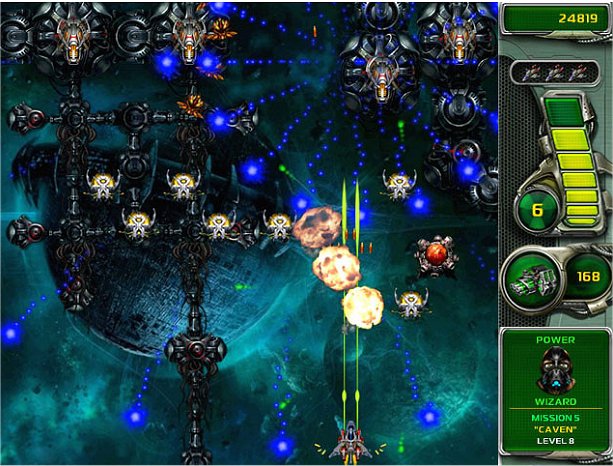
Task: Select the special weapon icon beside 168
Action: tap(530, 276)
